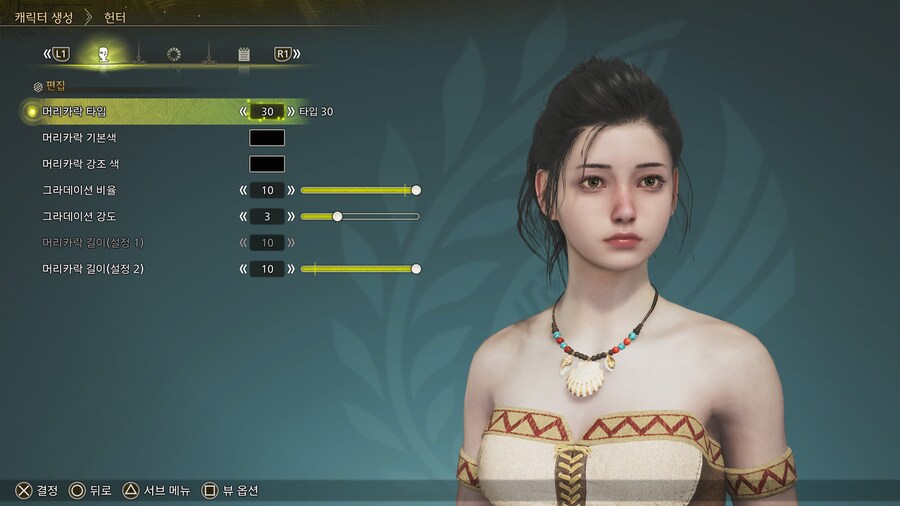
Task: Select the highlighted head icon tab
Action: (x=104, y=54)
